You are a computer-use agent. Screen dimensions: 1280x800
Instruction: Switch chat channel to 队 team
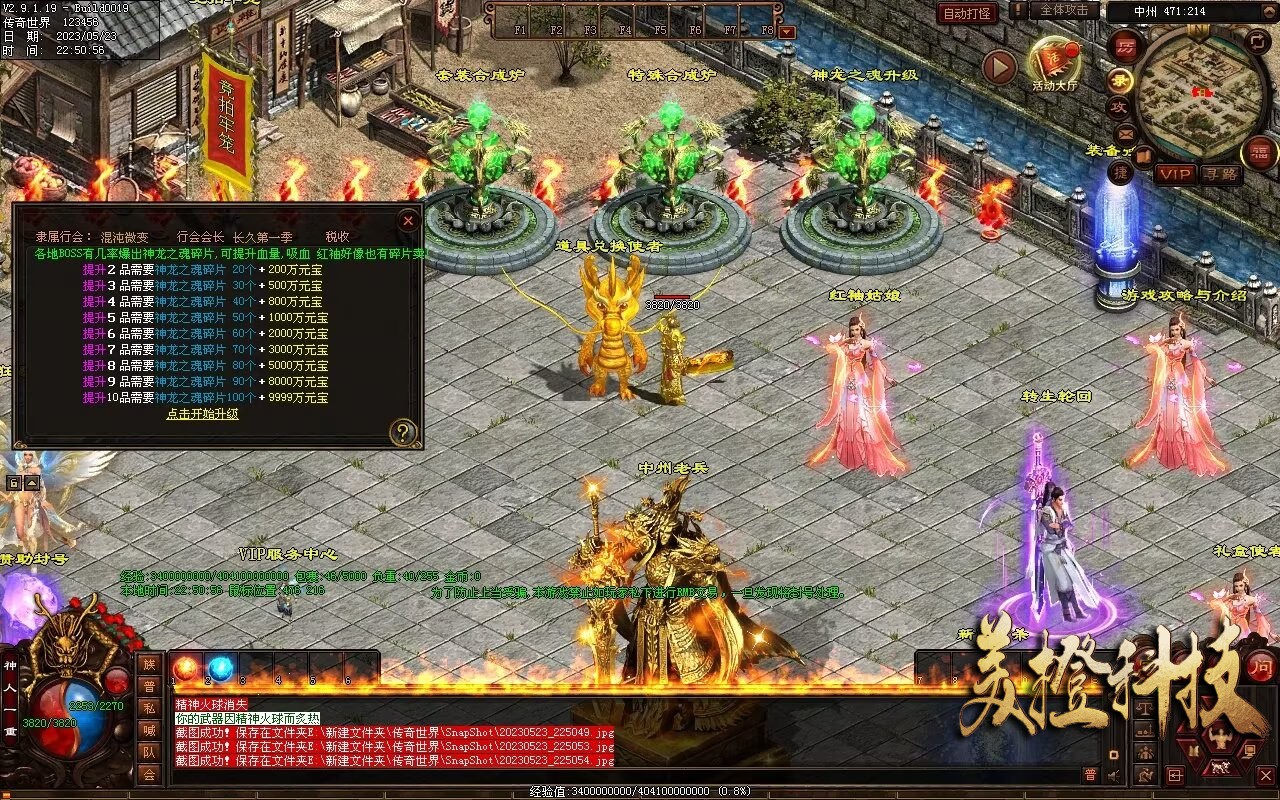[149, 752]
